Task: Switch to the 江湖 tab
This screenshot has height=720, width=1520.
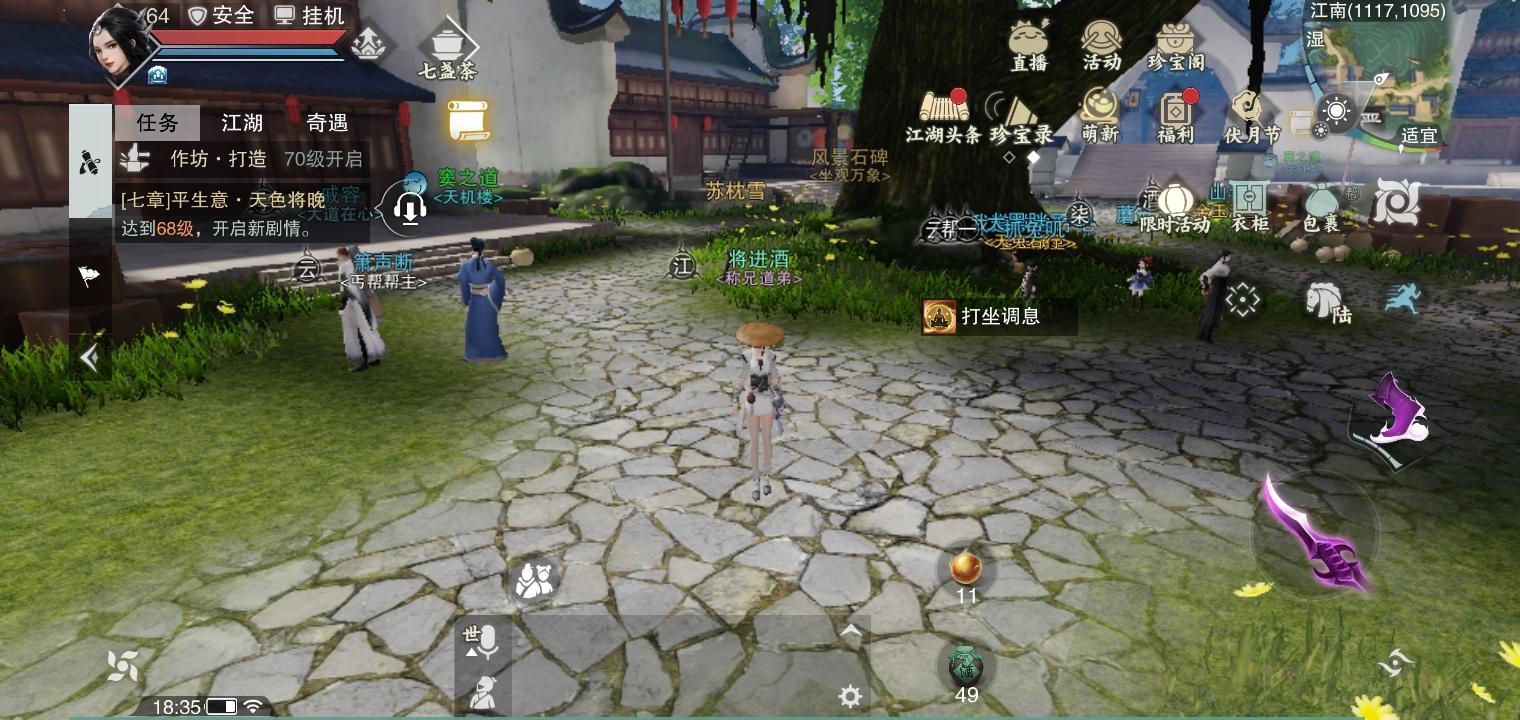Action: tap(243, 123)
